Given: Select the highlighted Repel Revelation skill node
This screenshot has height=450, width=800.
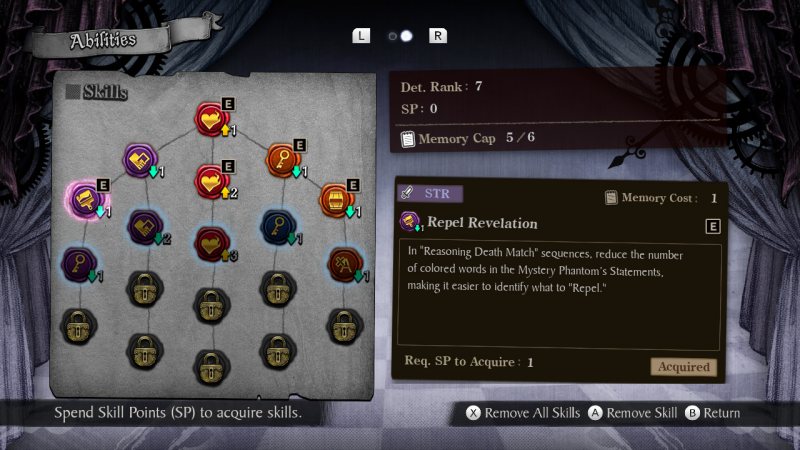Looking at the screenshot, I should [x=82, y=198].
